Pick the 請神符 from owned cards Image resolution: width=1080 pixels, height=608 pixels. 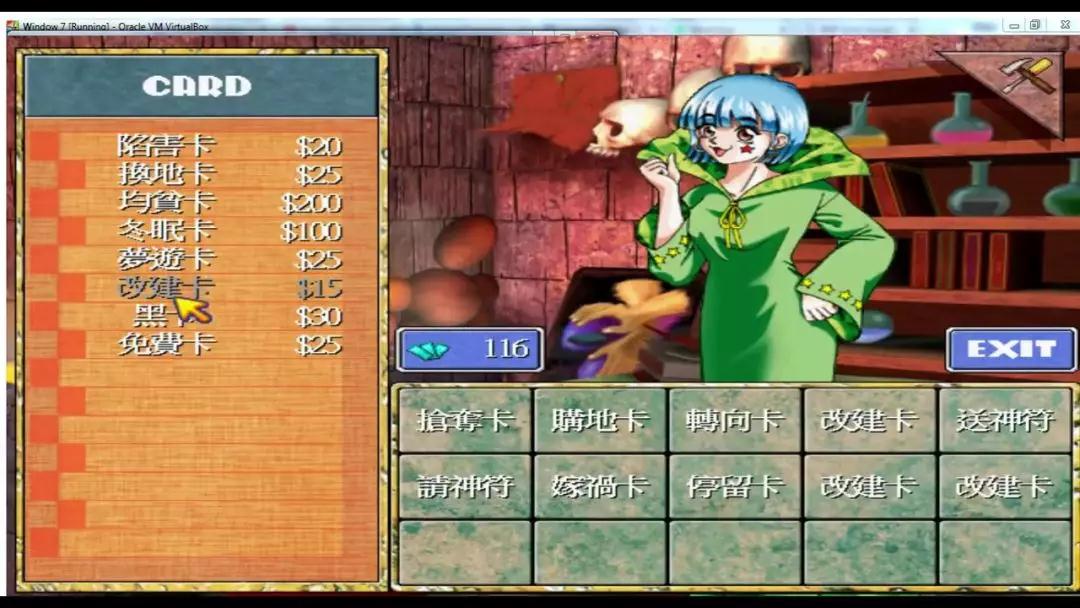464,486
